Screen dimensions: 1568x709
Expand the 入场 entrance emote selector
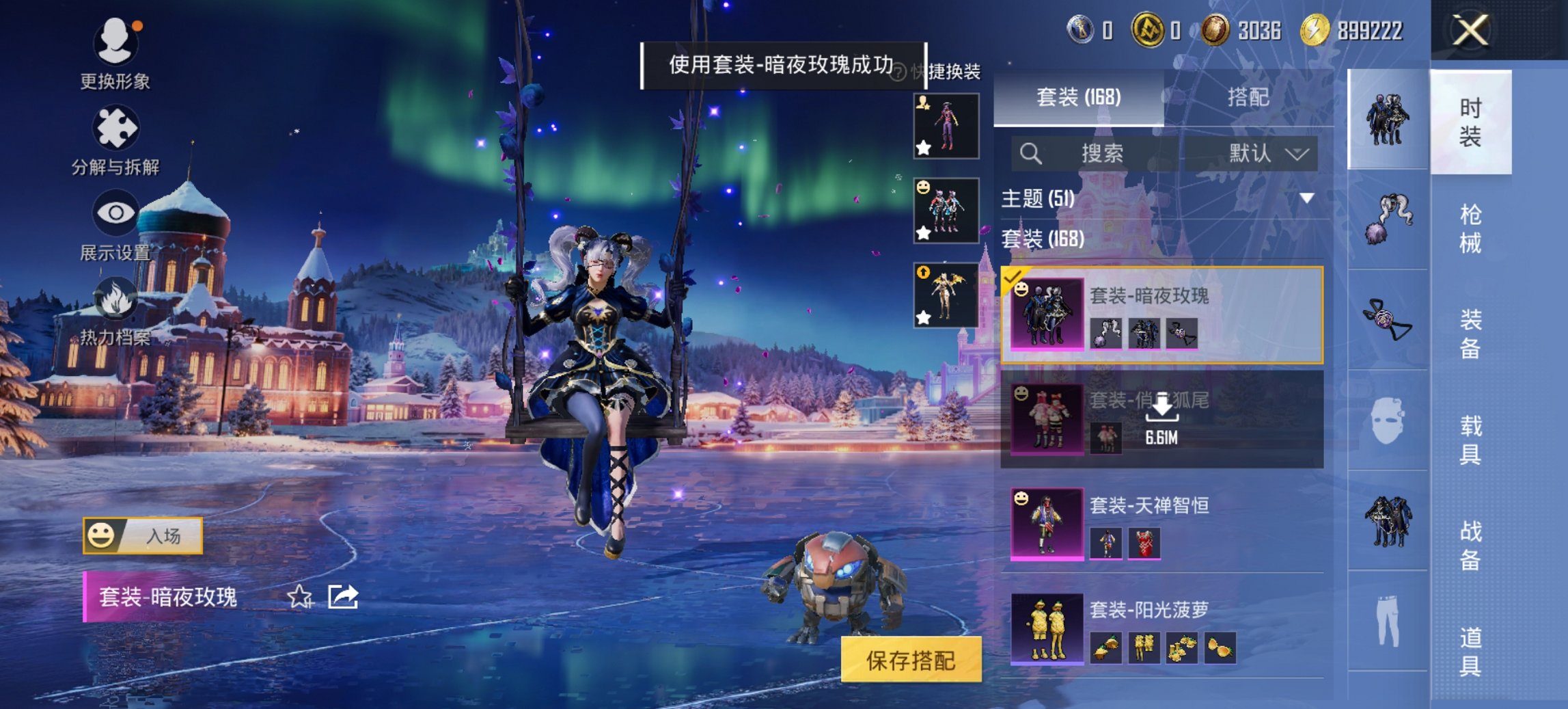144,537
